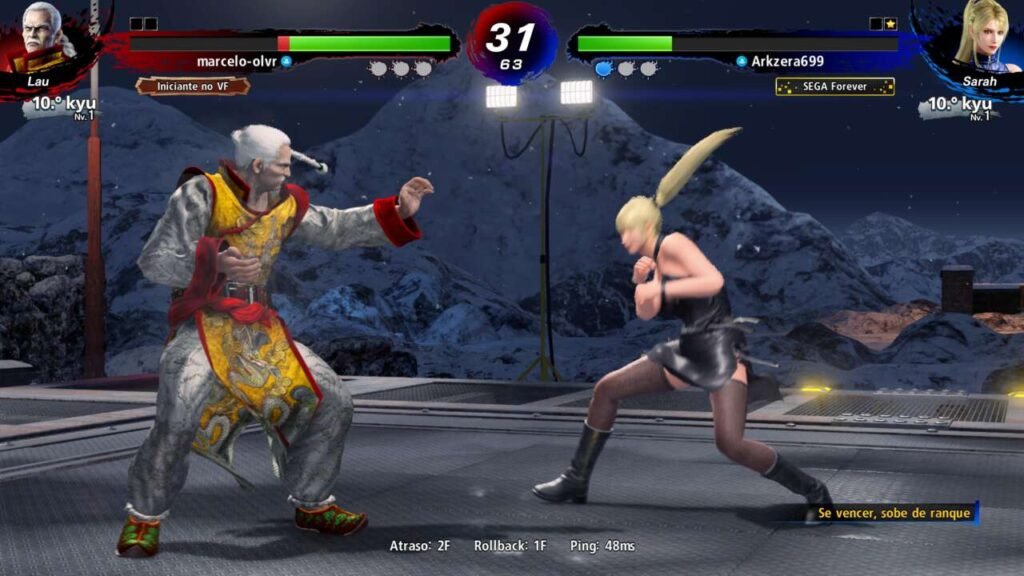The image size is (1024, 576).
Task: Click Sarah's character portrait
Action: [977, 40]
